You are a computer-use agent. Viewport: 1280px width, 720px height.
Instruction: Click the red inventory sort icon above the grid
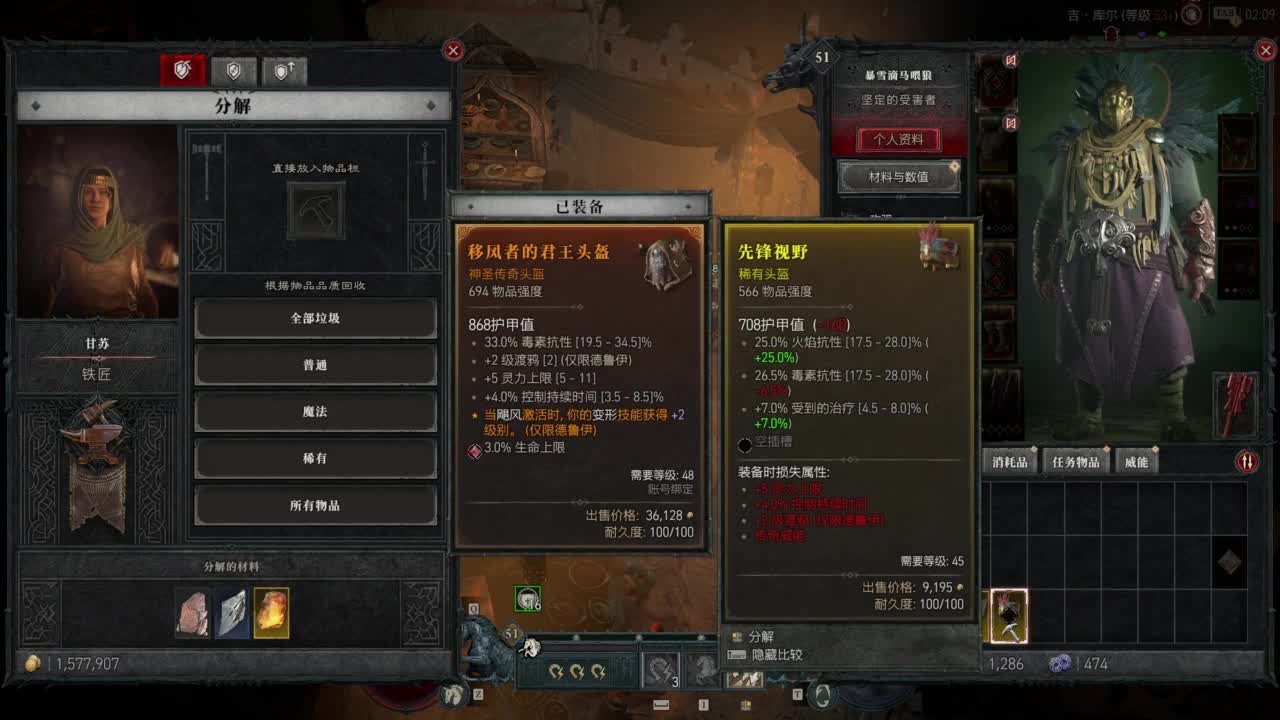click(x=1247, y=460)
